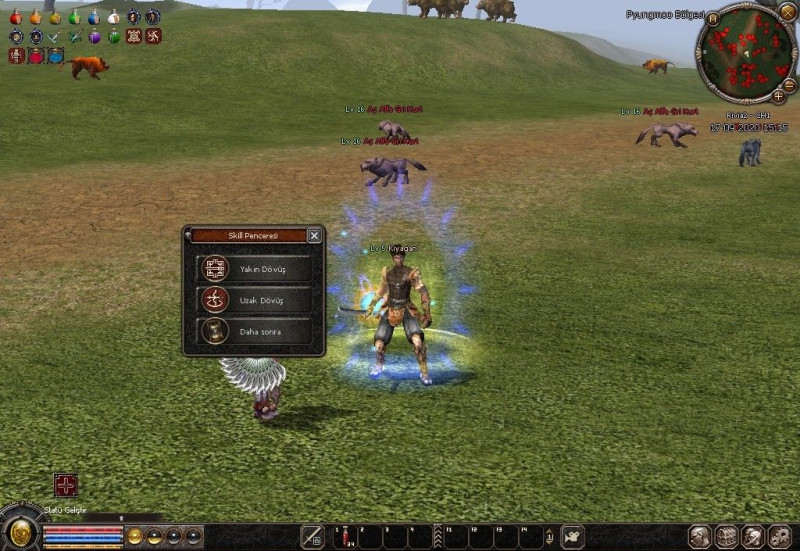Click the red potion buff icon
Screen dimensions: 800x551
coord(16,17)
